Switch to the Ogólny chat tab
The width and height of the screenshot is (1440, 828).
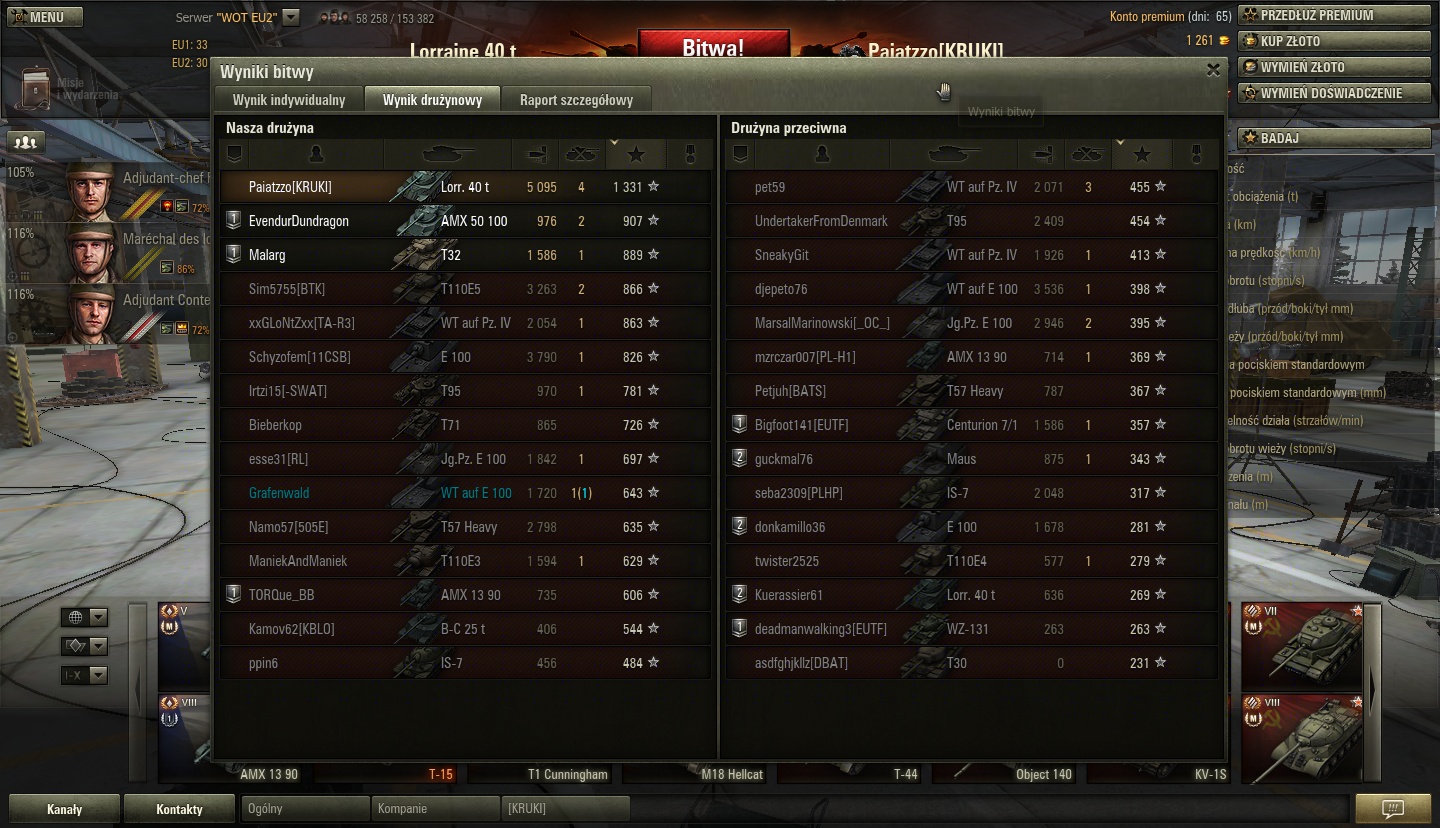(305, 809)
